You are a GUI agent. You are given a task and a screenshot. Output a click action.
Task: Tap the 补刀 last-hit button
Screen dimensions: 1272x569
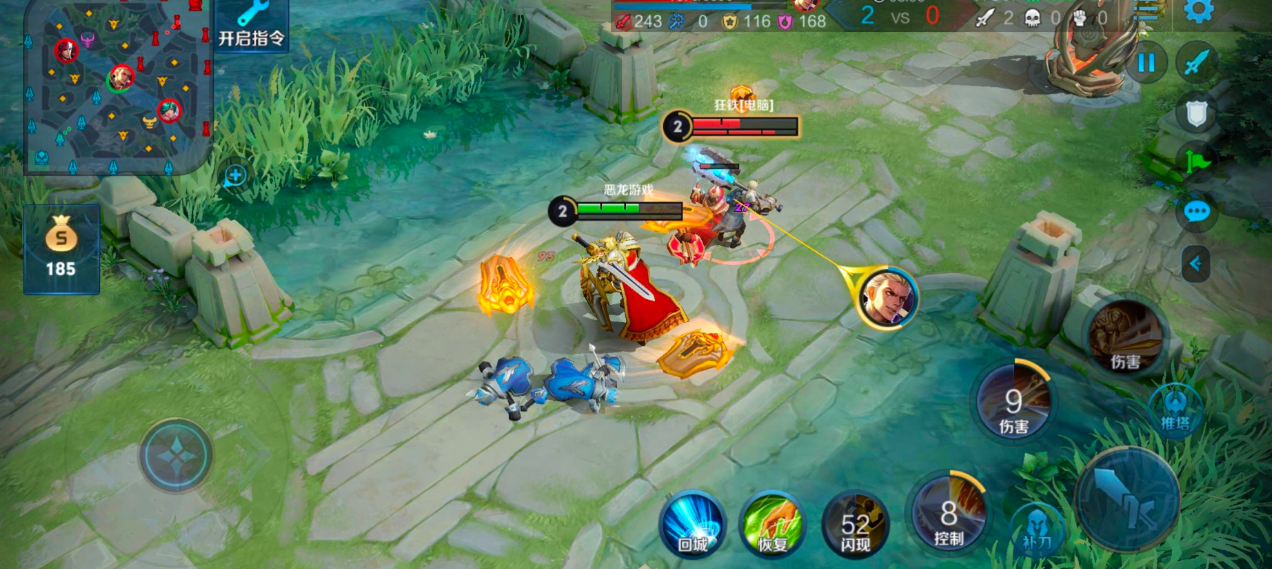click(1036, 529)
